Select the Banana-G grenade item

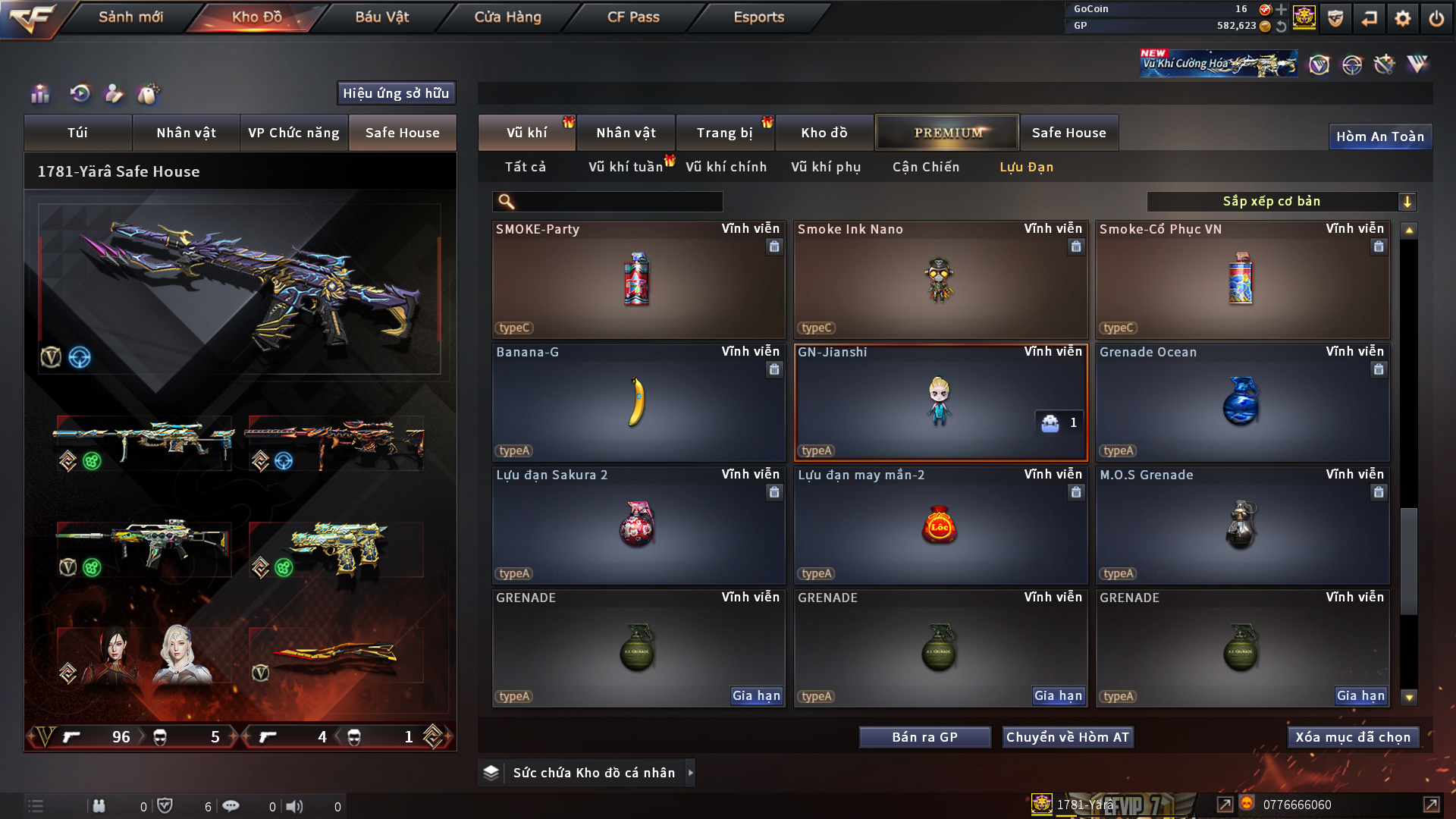coord(638,403)
